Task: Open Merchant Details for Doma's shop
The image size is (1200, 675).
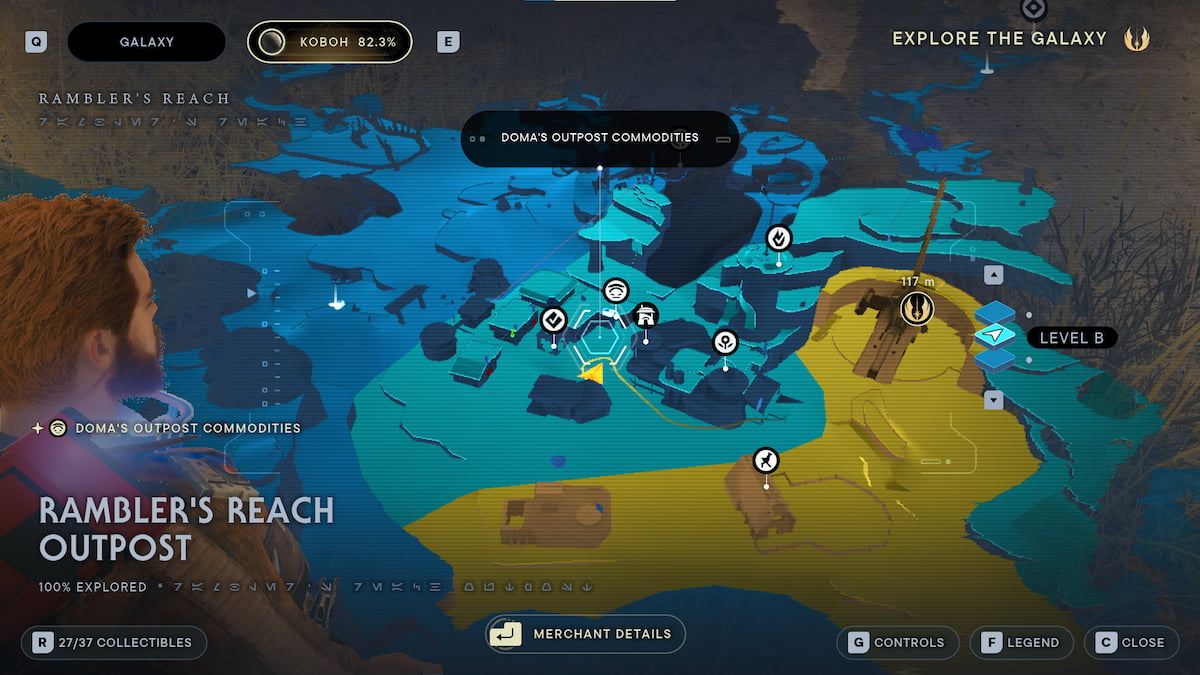Action: (x=585, y=634)
